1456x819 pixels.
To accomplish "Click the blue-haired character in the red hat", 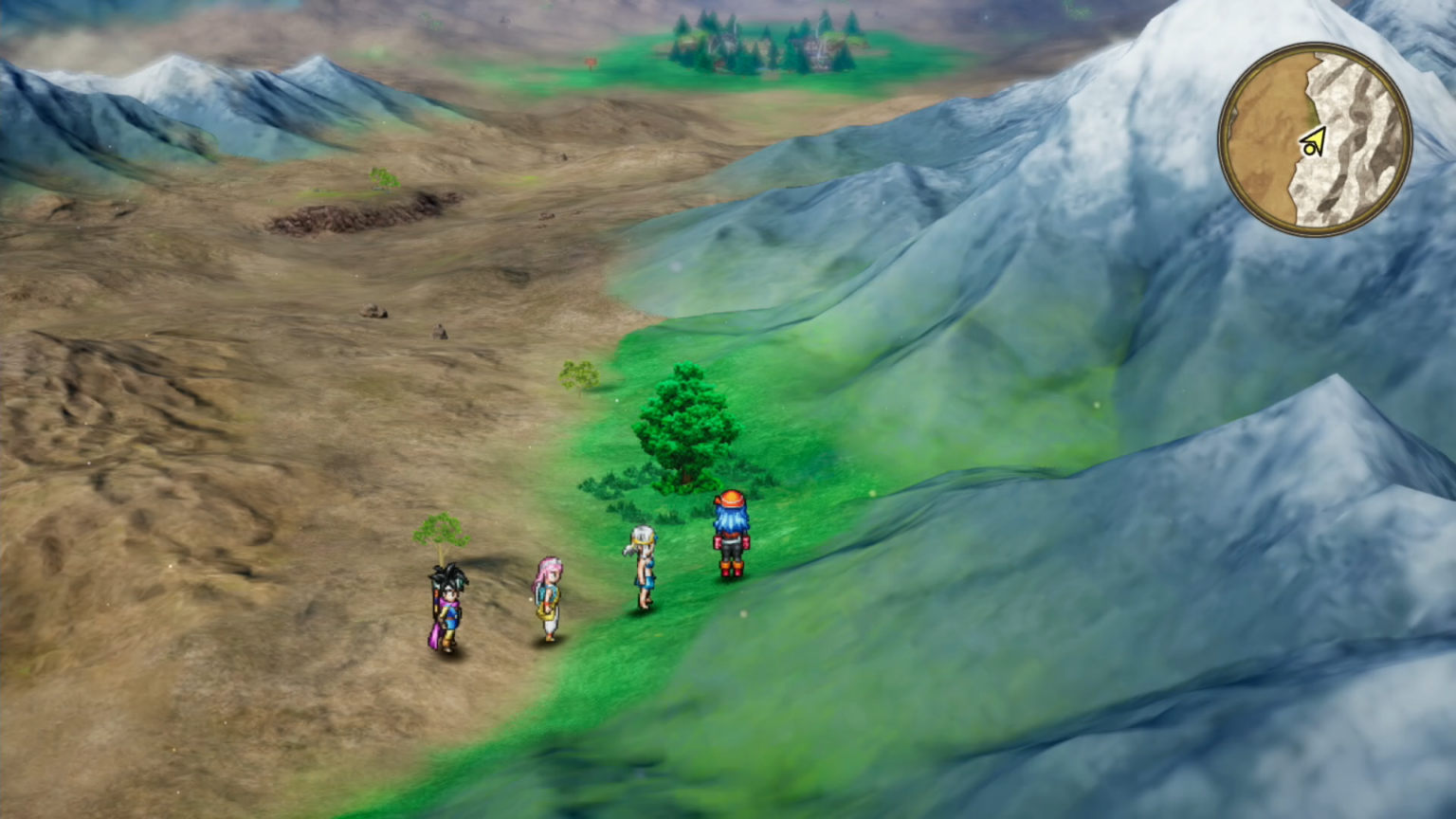I will pyautogui.click(x=728, y=531).
